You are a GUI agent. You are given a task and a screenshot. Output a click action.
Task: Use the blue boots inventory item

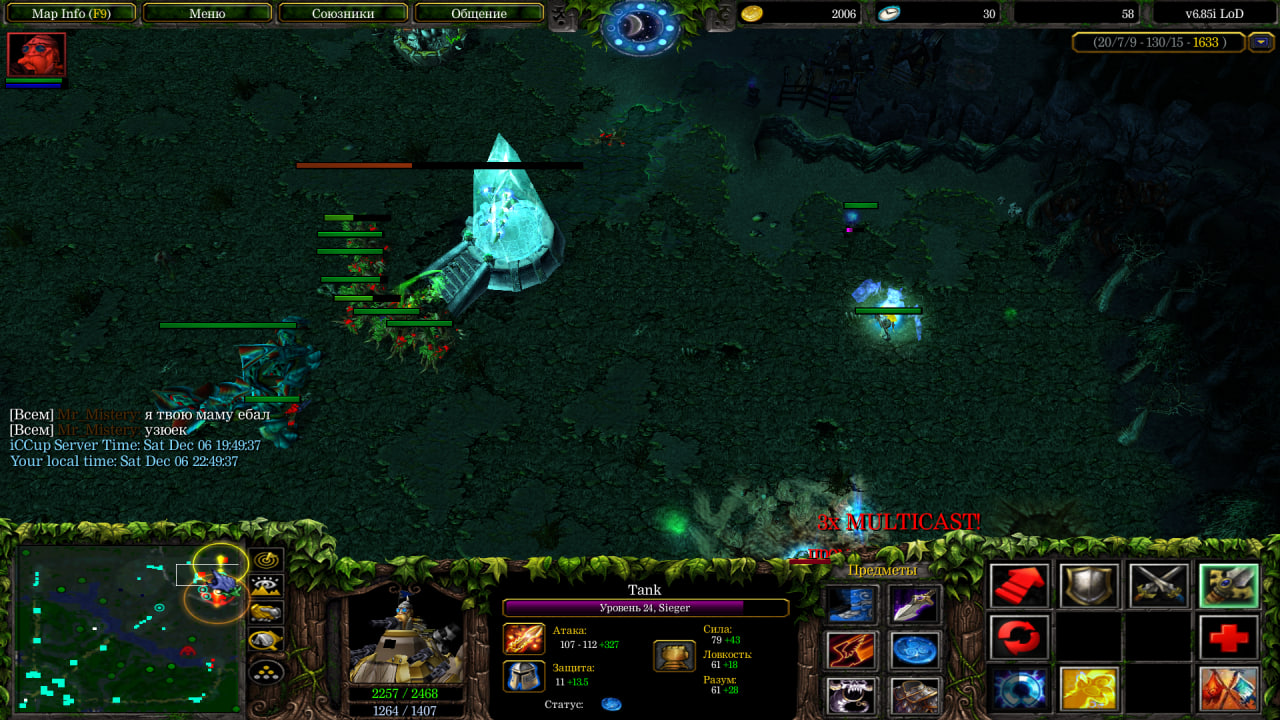tap(852, 604)
